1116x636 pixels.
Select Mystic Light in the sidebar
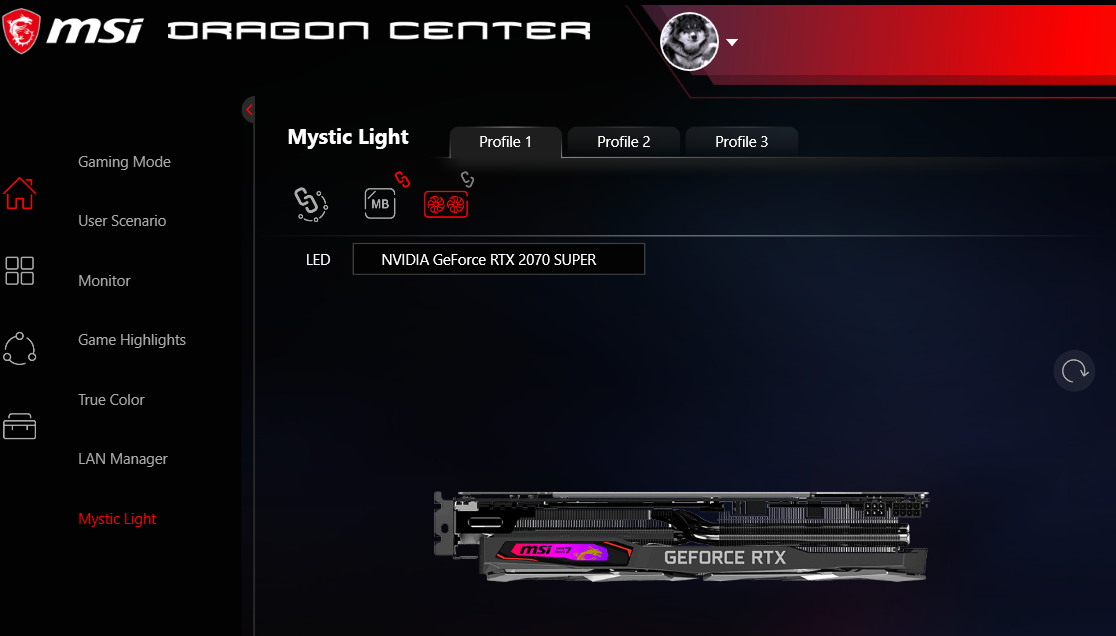click(118, 519)
